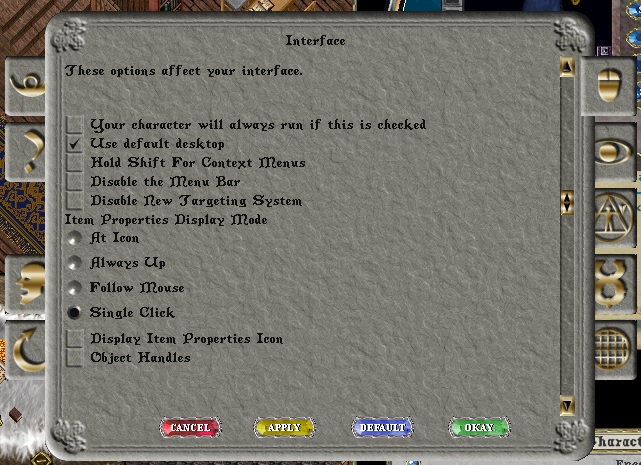Switch to the face profile tab
This screenshot has height=465, width=641.
coord(27,283)
